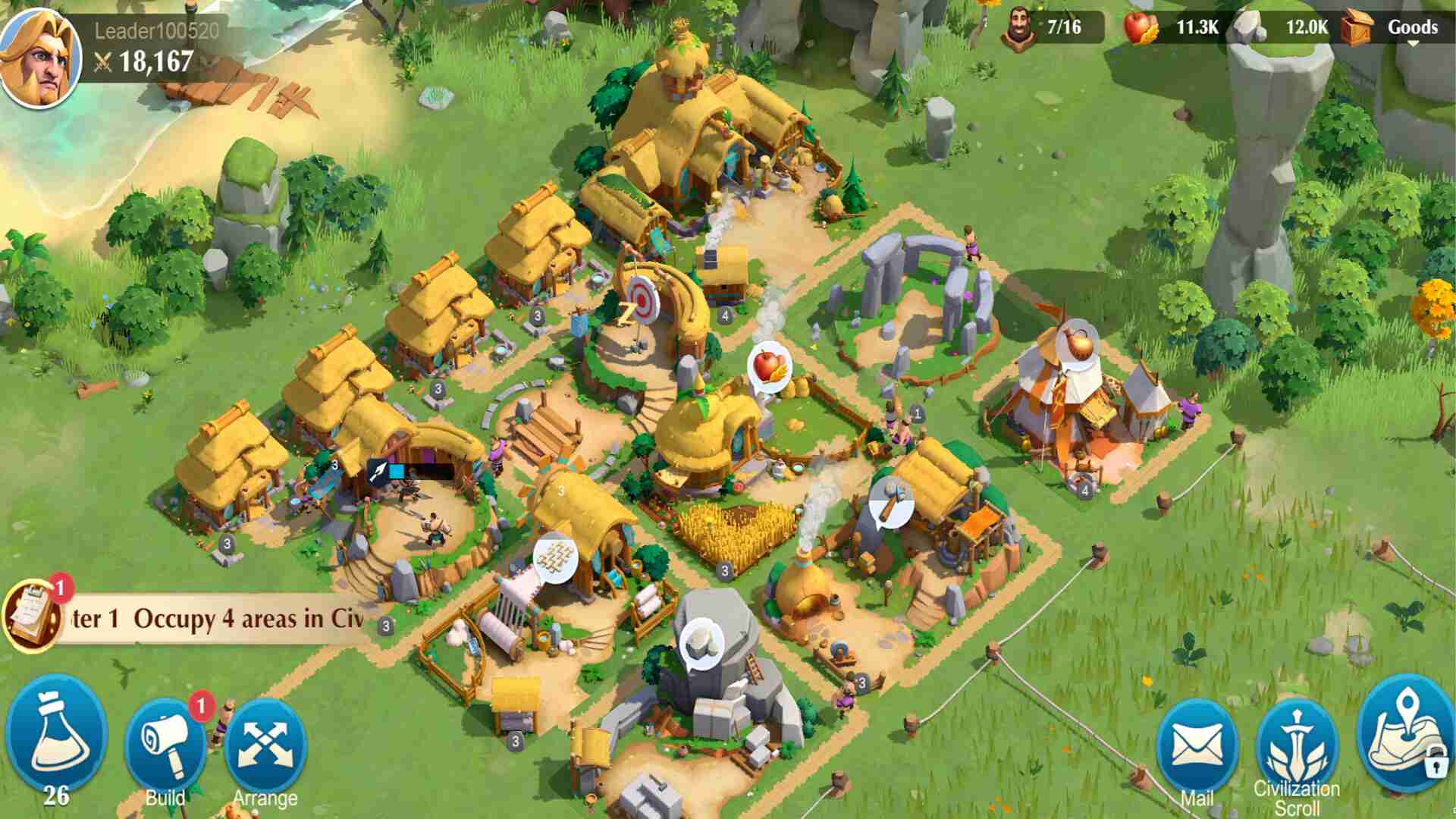Open the Build menu
Viewport: 1456px width, 819px height.
165,747
